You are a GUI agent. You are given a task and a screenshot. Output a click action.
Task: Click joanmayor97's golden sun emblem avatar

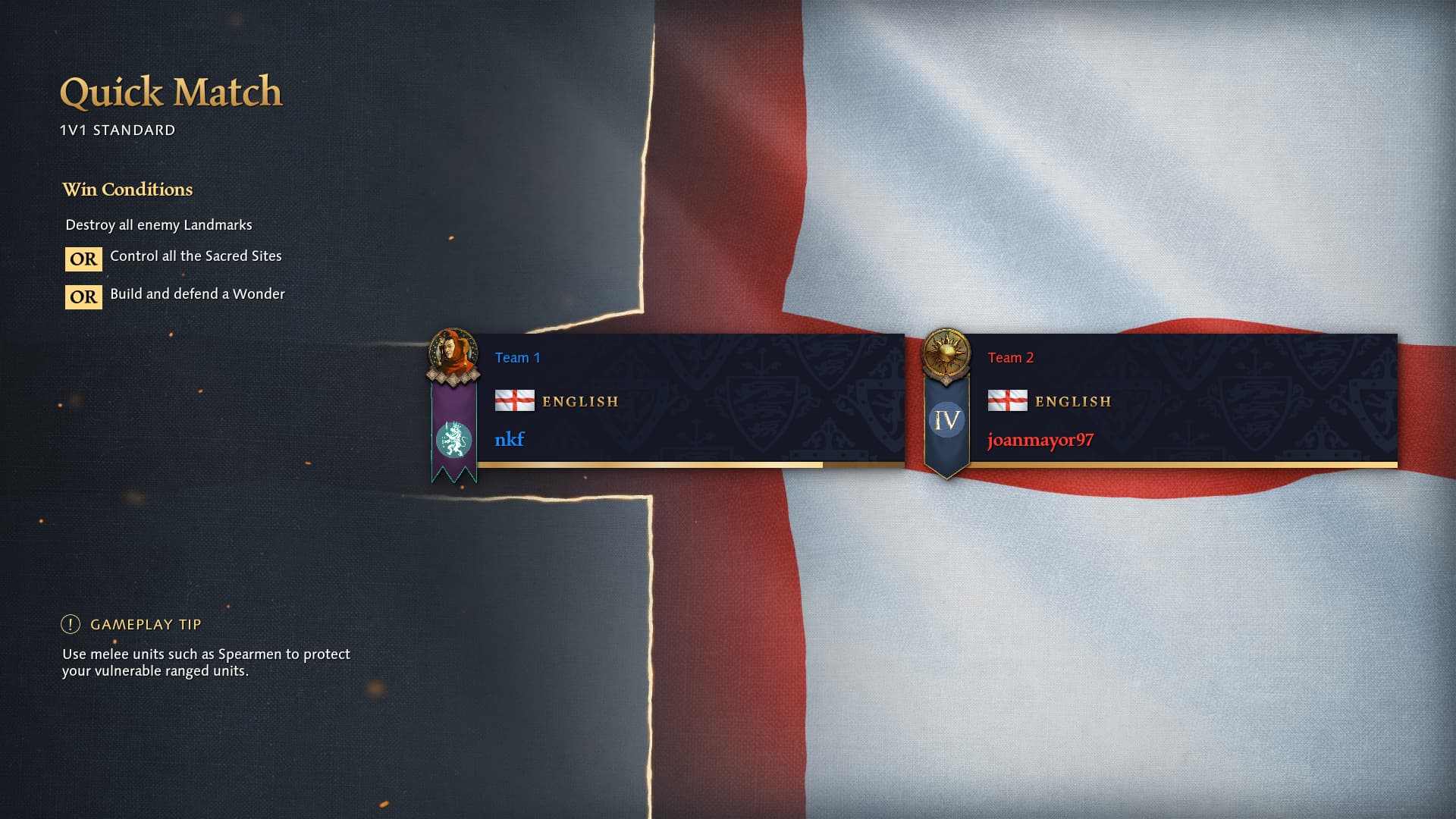click(946, 353)
